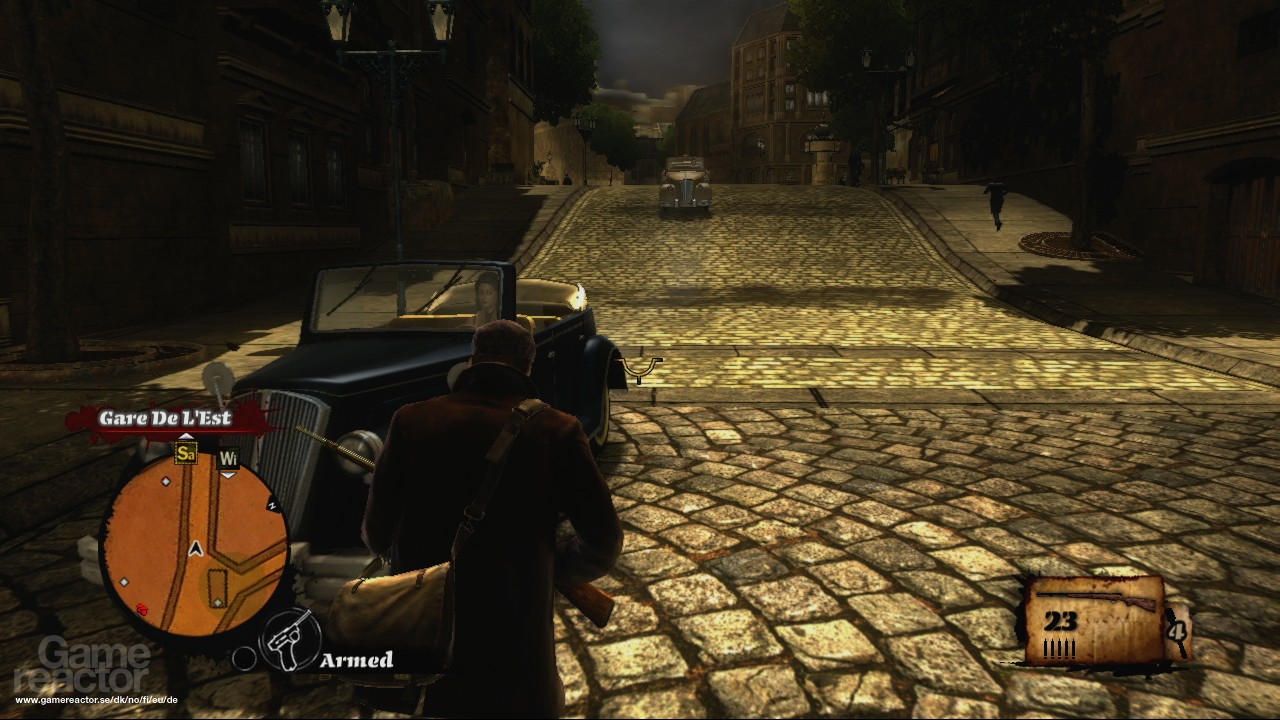
Task: Click the white diamond pickup marker on the minimap
Action: pyautogui.click(x=165, y=481)
